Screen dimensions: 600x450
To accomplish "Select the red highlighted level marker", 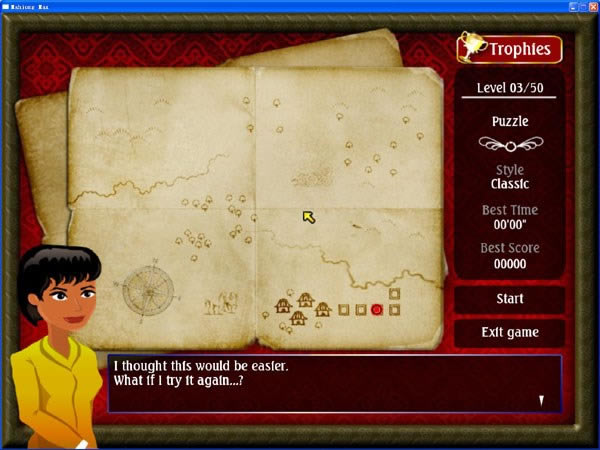I will click(377, 310).
